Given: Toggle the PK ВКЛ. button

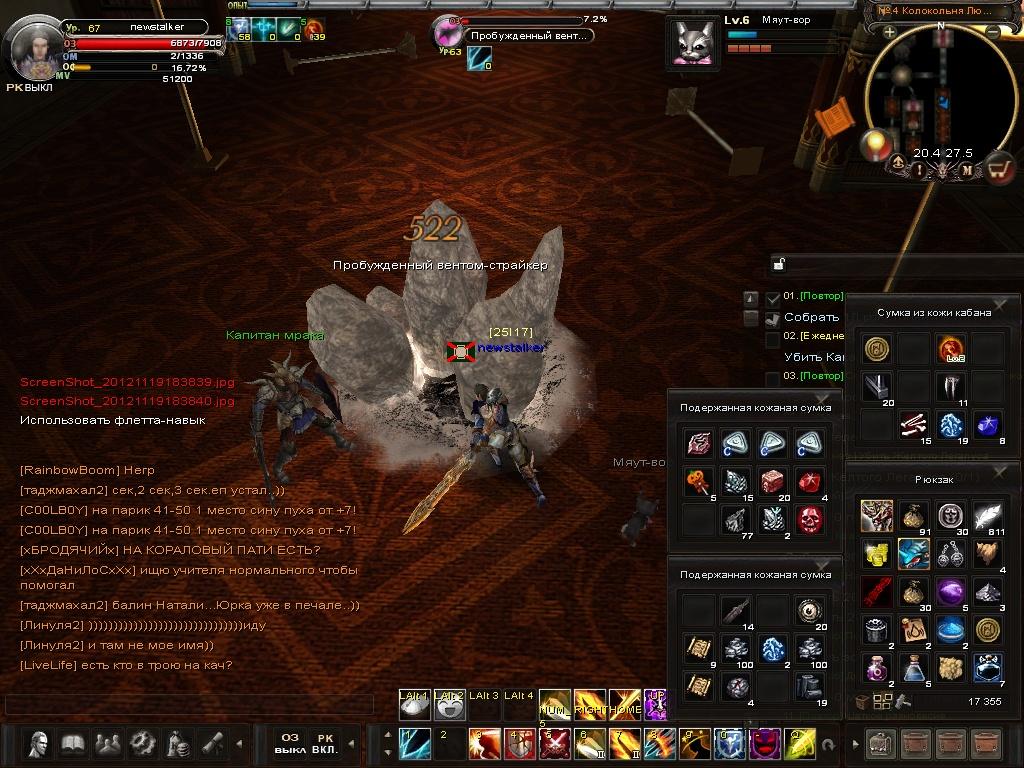Looking at the screenshot, I should 325,743.
